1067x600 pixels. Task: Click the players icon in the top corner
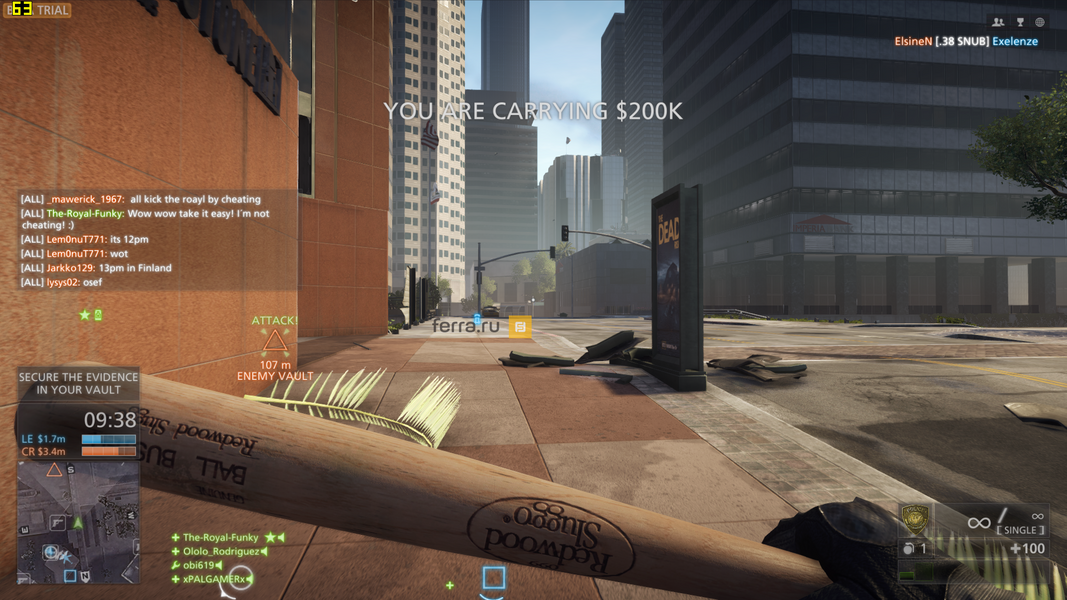998,22
